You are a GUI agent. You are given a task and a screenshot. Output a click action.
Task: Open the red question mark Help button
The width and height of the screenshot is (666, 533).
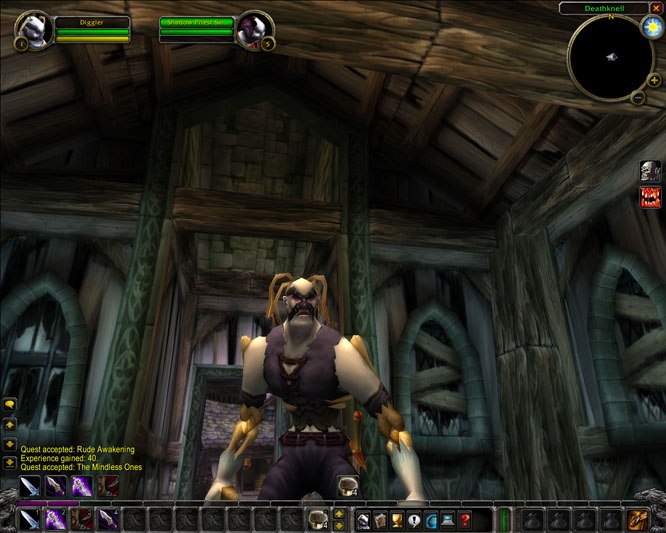pos(464,519)
